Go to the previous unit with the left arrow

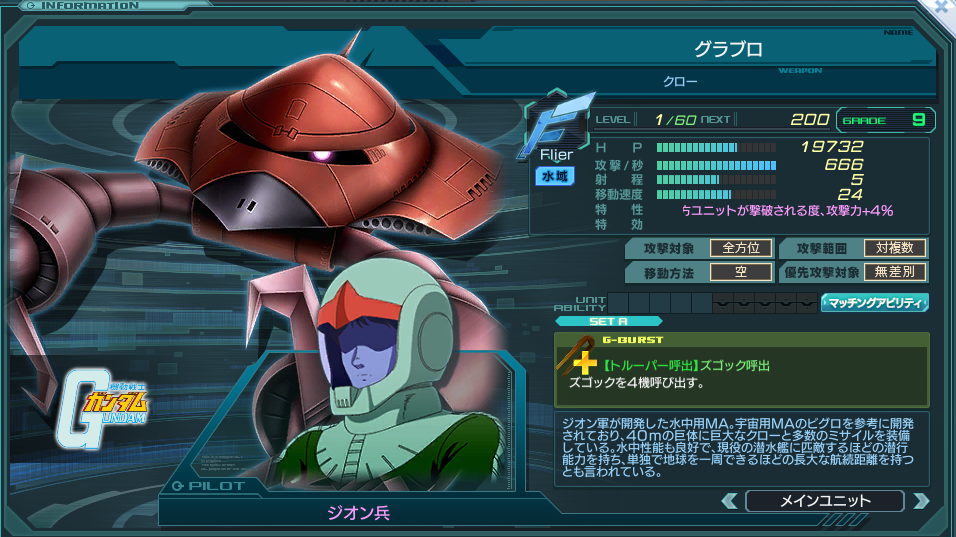(730, 501)
